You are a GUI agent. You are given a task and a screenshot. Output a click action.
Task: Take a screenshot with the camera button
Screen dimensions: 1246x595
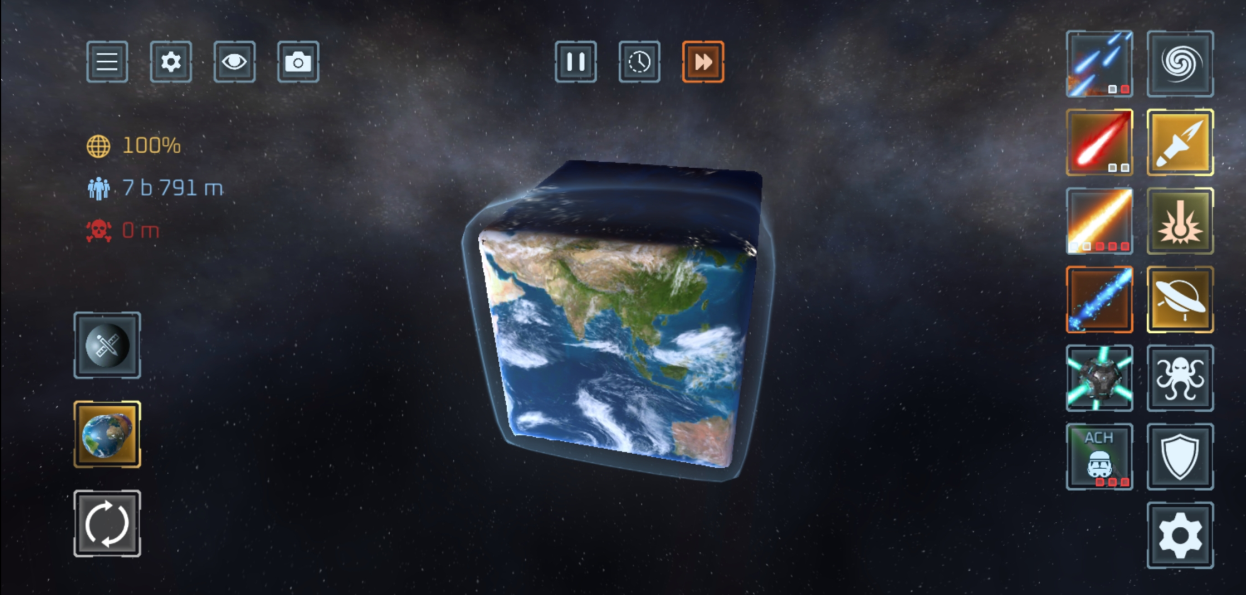click(298, 62)
